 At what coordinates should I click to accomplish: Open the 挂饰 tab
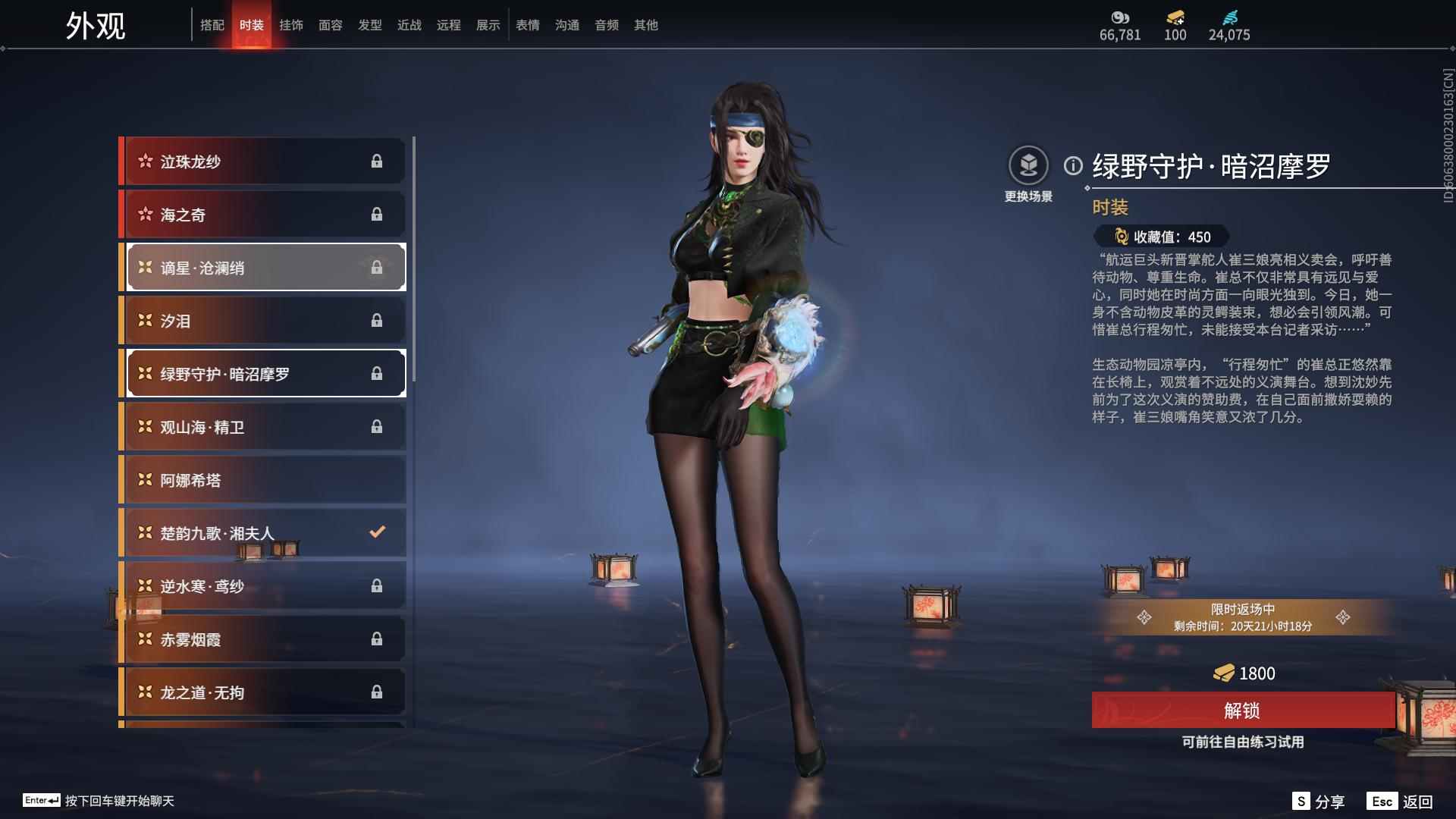(292, 24)
